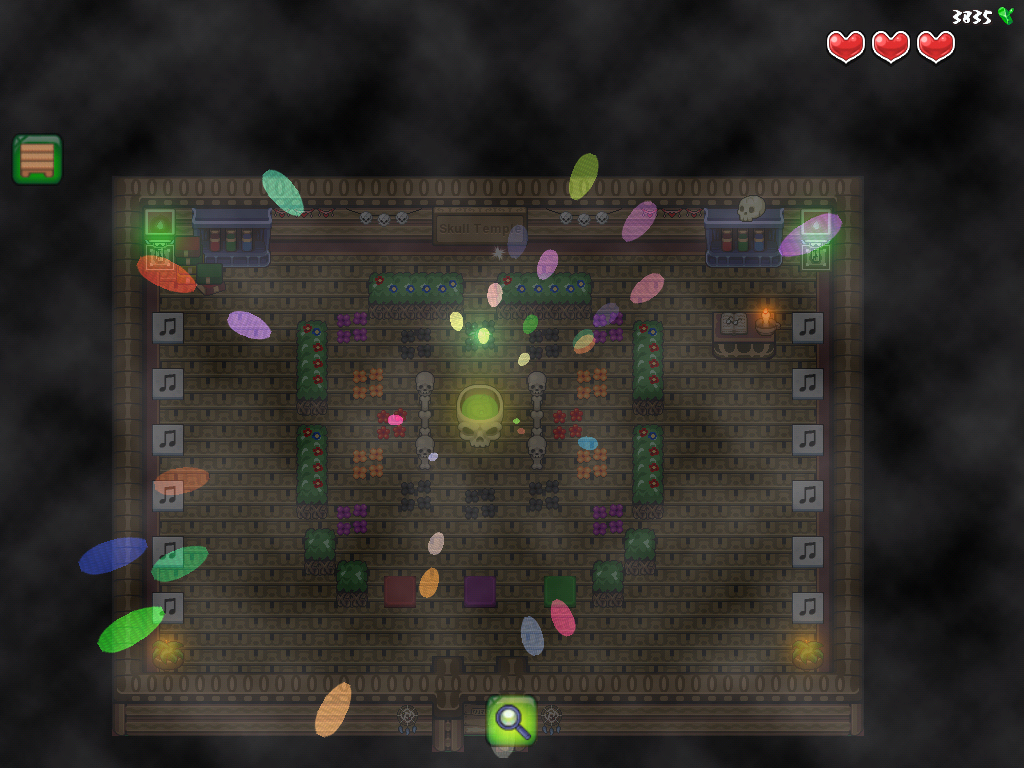Screen dimensions: 1024x768
Task: Tap the green magnifying glass inspect button
Action: click(x=511, y=720)
